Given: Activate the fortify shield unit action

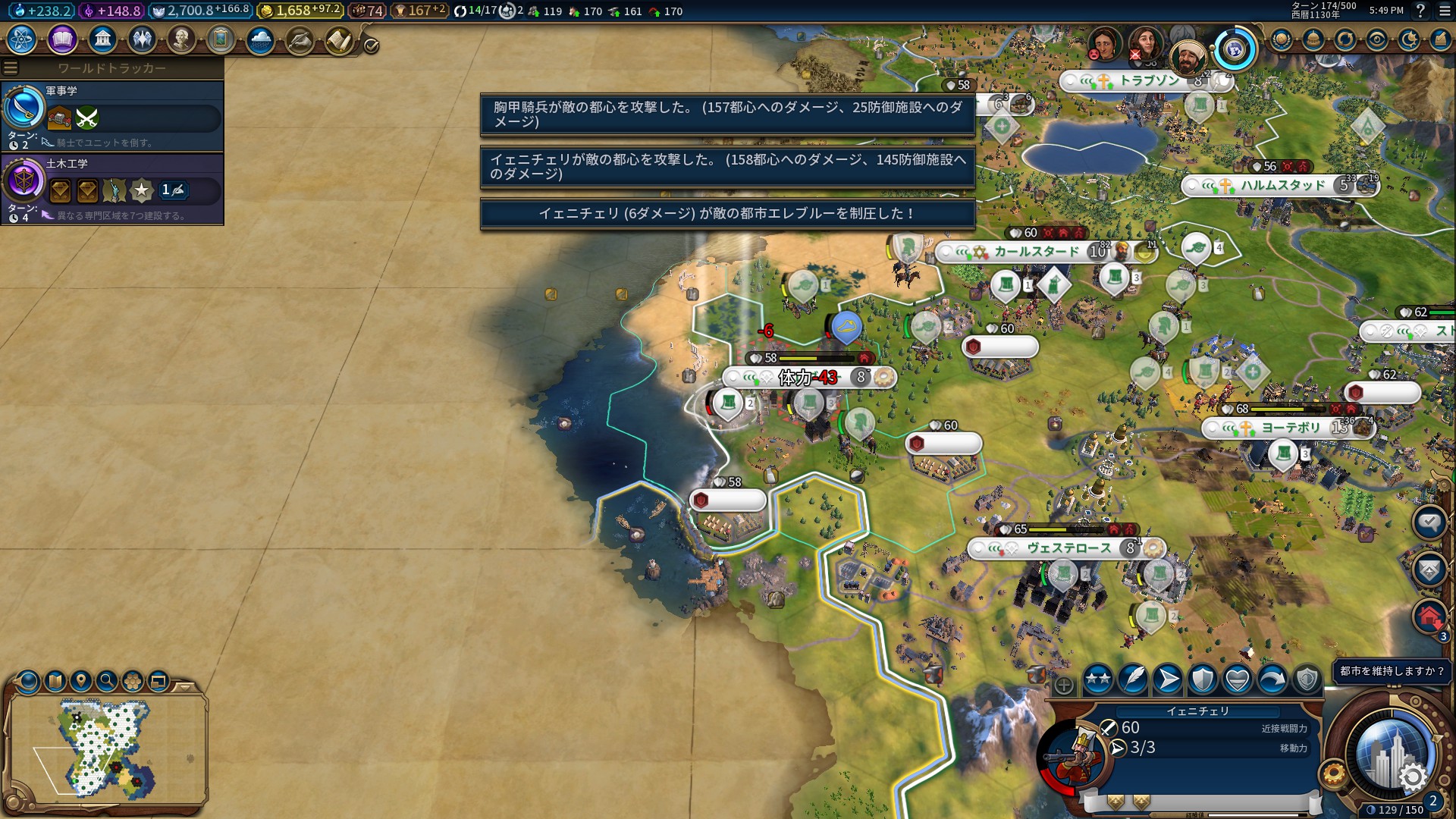Looking at the screenshot, I should 1203,679.
